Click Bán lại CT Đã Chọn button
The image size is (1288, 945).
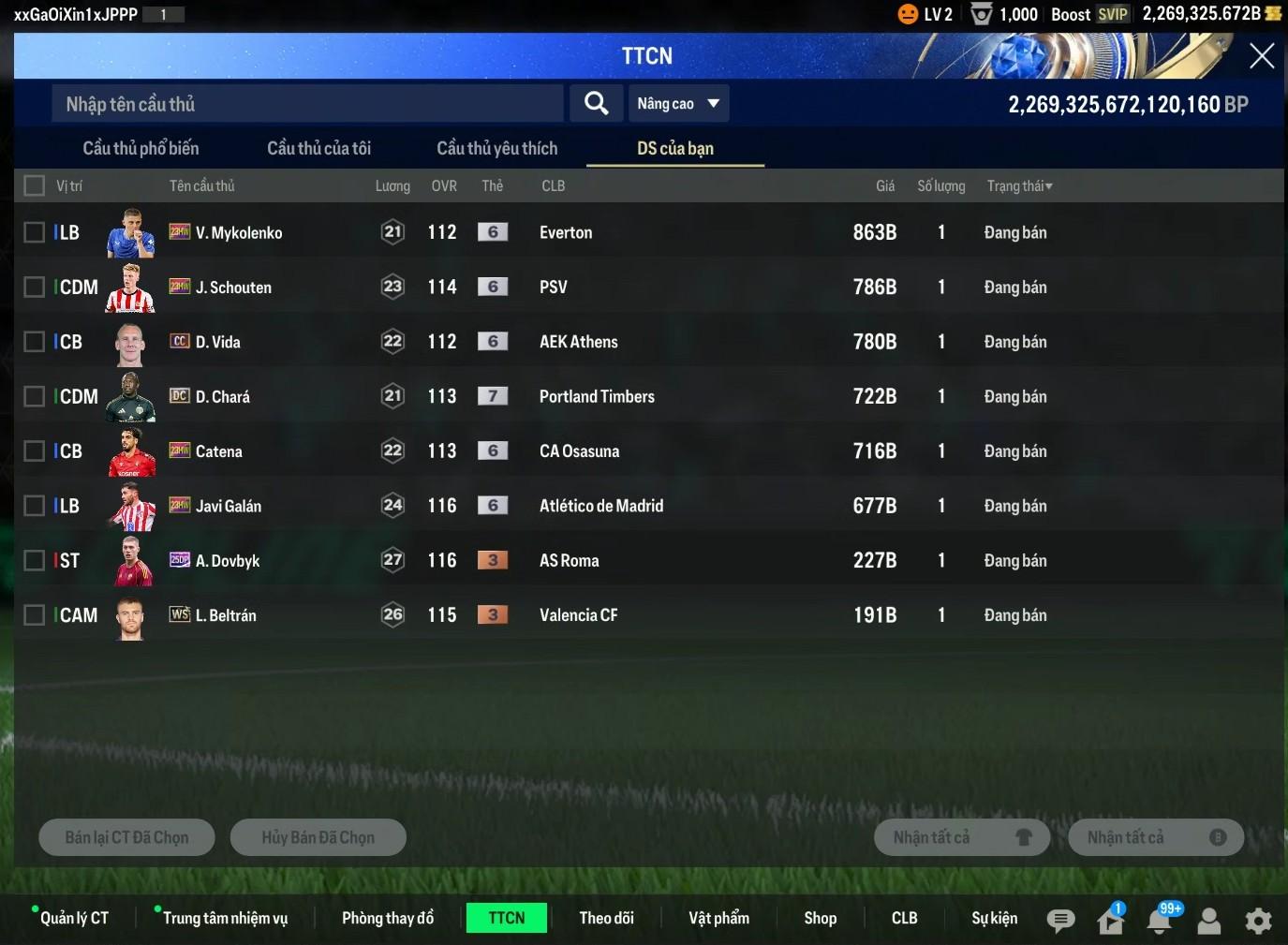[x=126, y=837]
